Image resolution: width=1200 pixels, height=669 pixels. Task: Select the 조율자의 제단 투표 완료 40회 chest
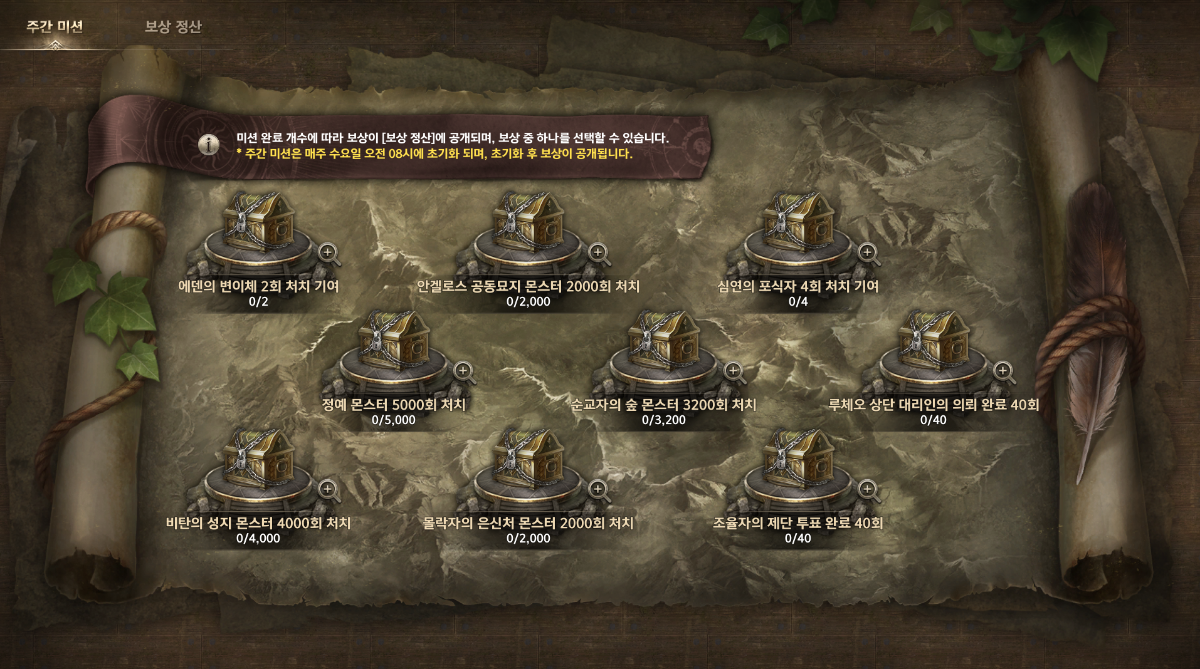pos(799,464)
